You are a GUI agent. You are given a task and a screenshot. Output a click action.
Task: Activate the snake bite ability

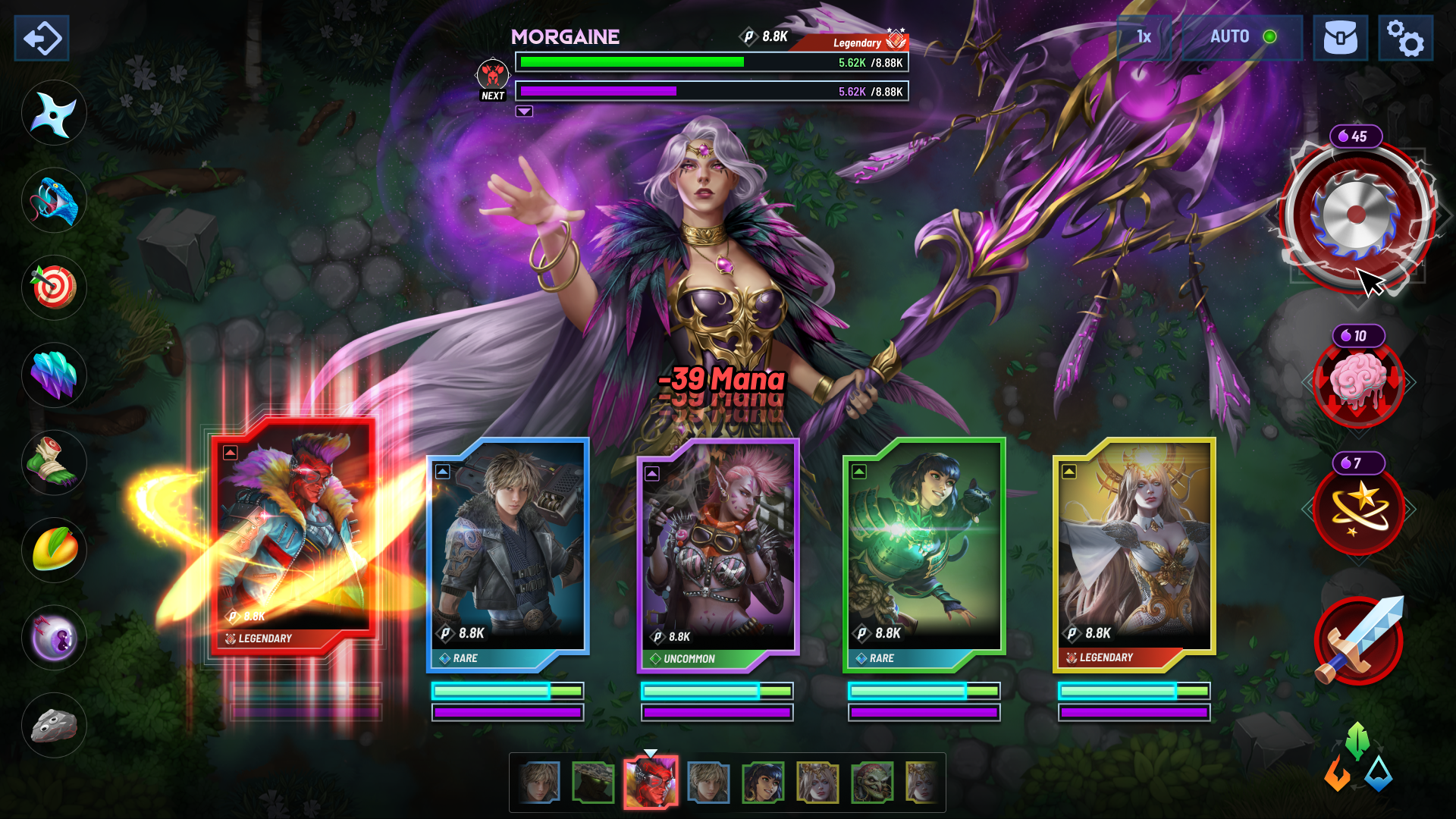pyautogui.click(x=53, y=199)
